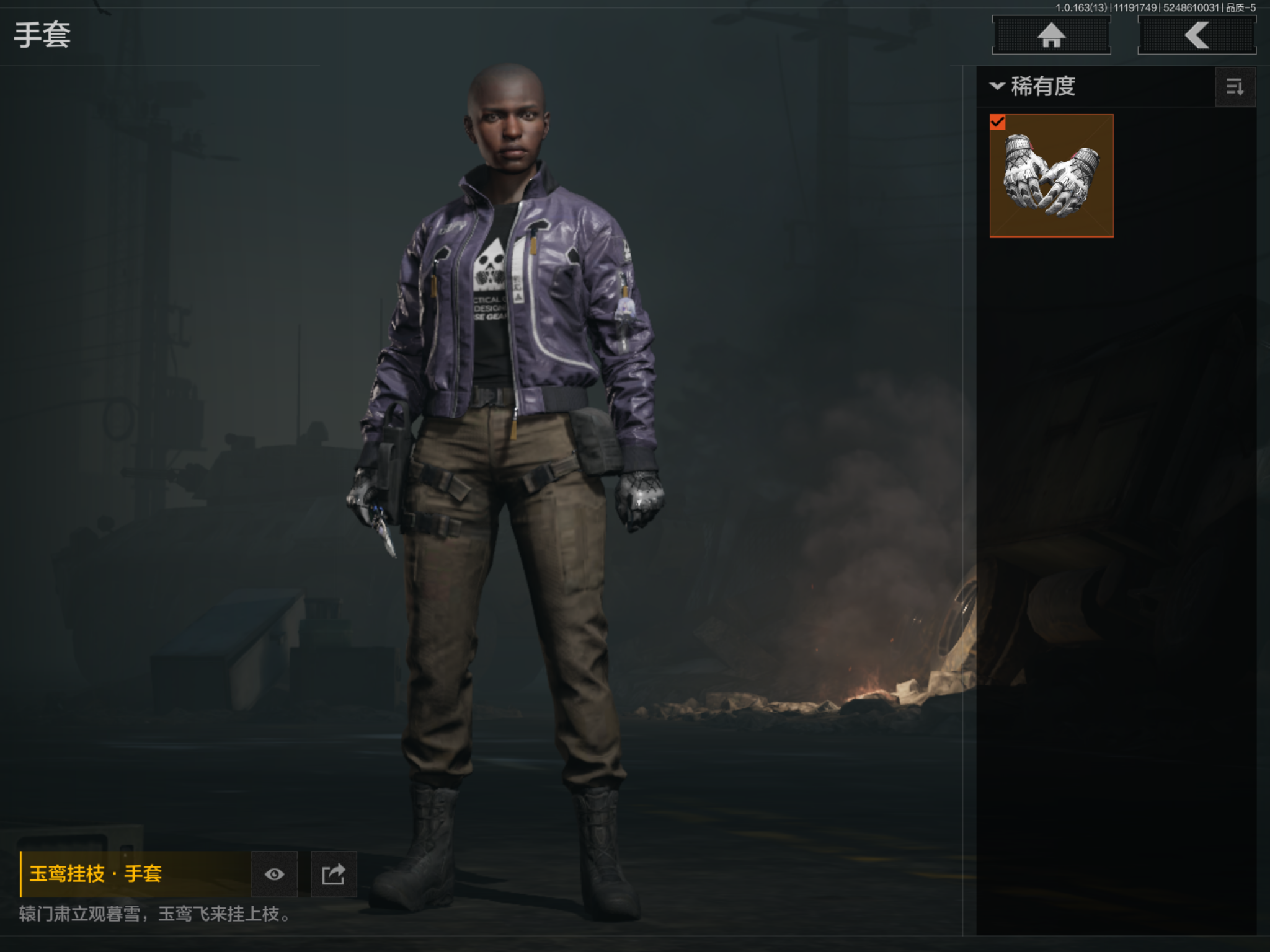This screenshot has height=952, width=1270.
Task: Open the 稀有度 sort dropdown
Action: coord(1034,86)
